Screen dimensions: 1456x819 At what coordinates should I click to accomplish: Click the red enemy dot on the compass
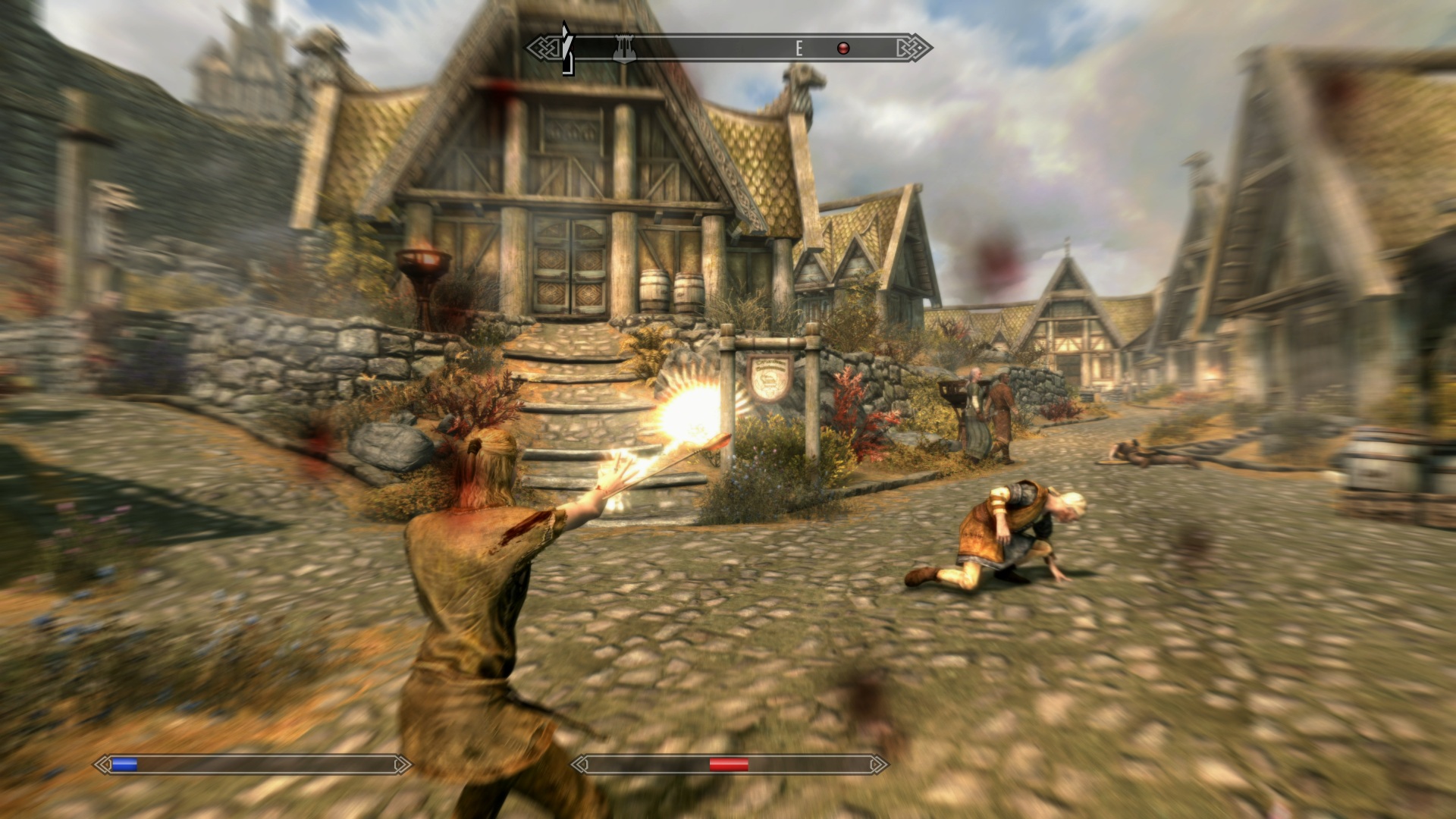tap(843, 49)
